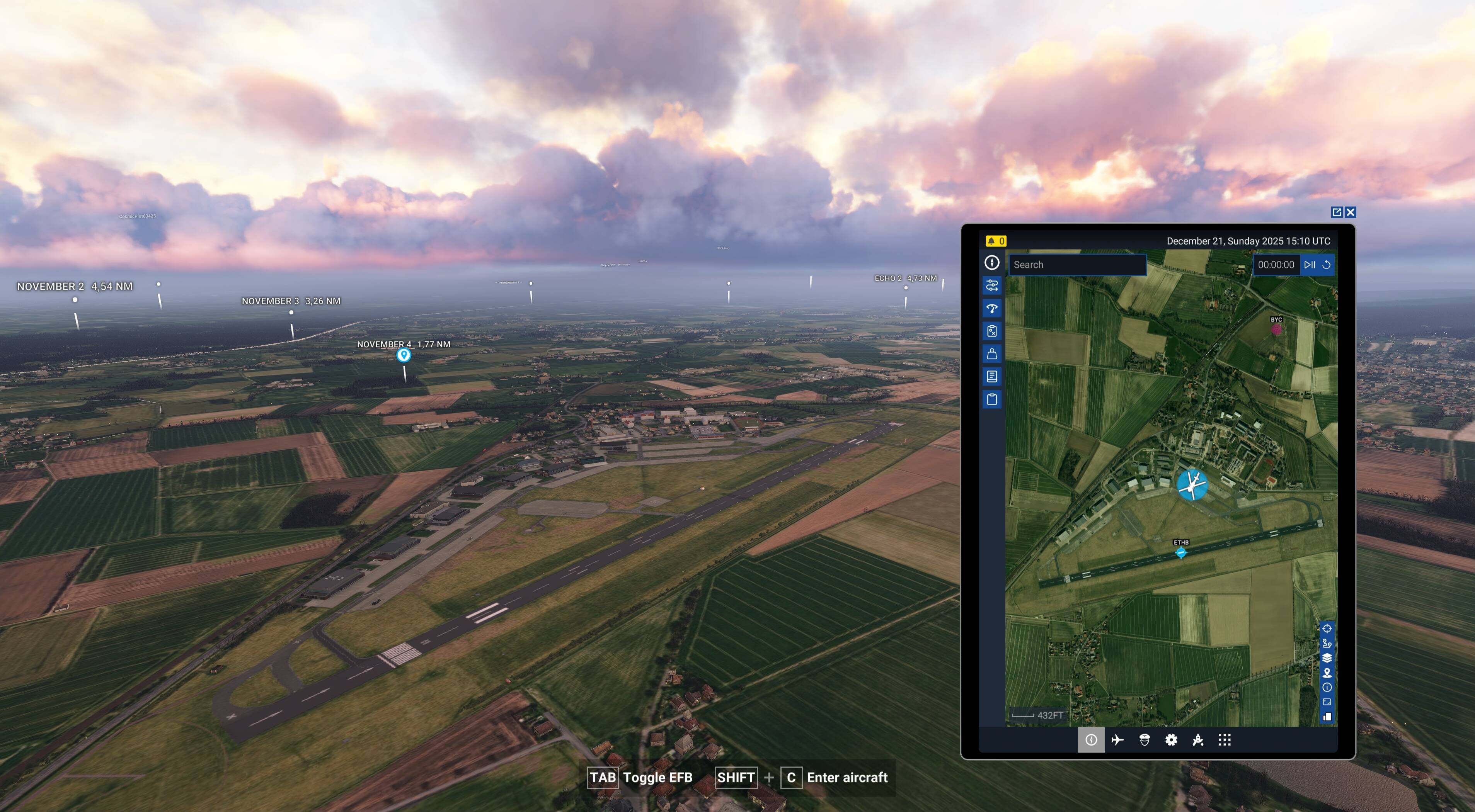
Task: Open the instruments app with the compass icon
Action: coord(1091,740)
